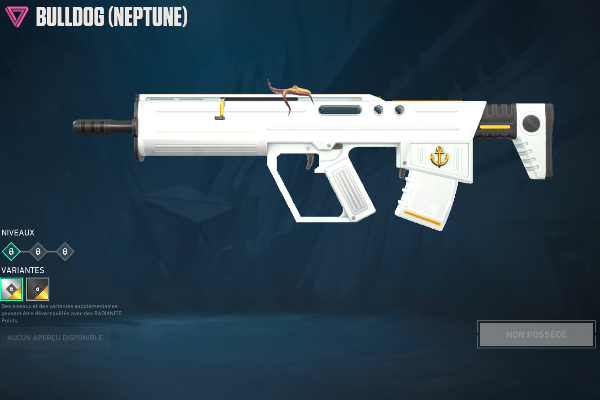Click the Non Possédé button

(x=536, y=334)
